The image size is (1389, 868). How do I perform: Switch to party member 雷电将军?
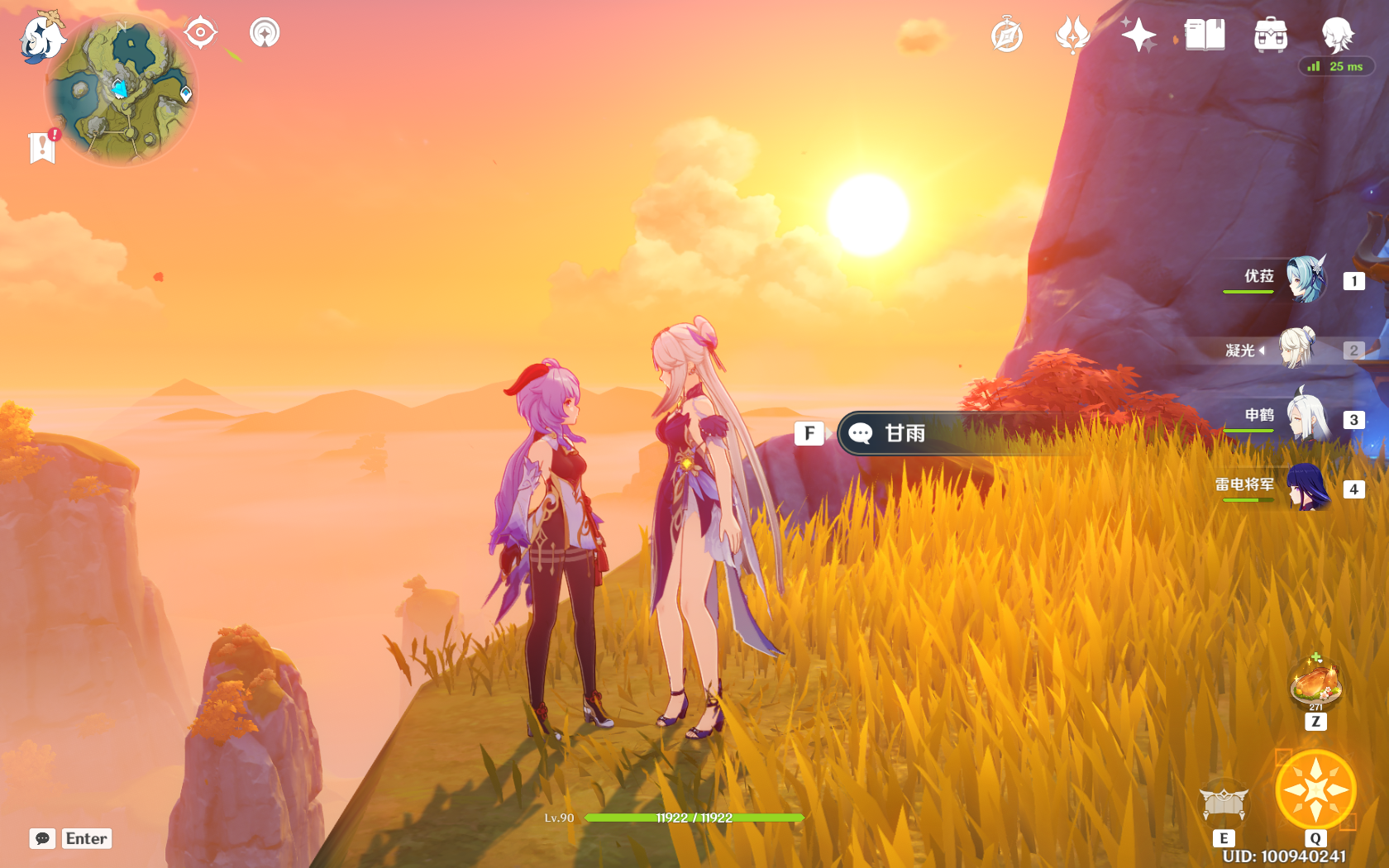[x=1306, y=488]
